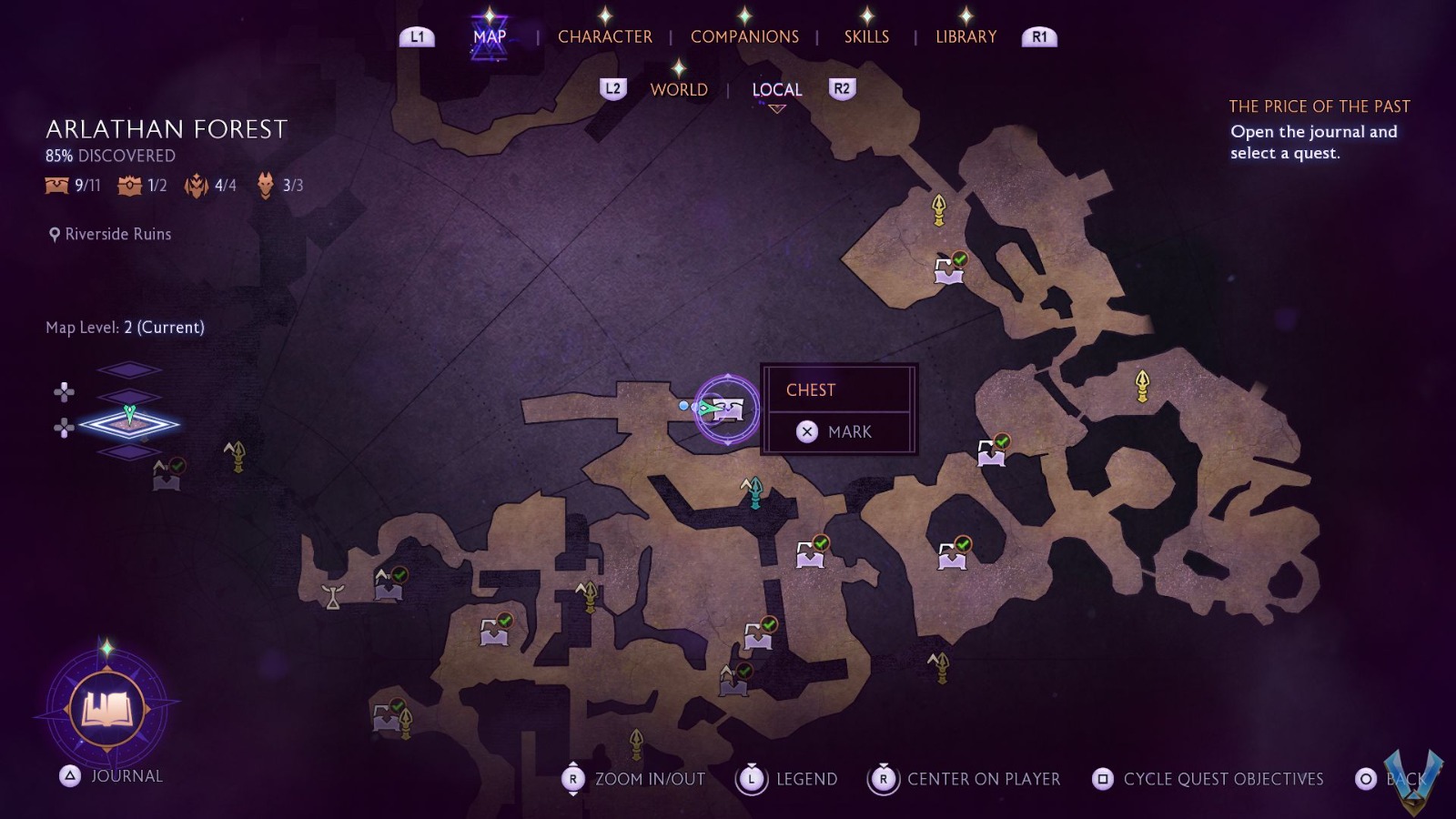Screen dimensions: 1456x819
Task: Click the teal quest marker on map
Action: [x=753, y=492]
